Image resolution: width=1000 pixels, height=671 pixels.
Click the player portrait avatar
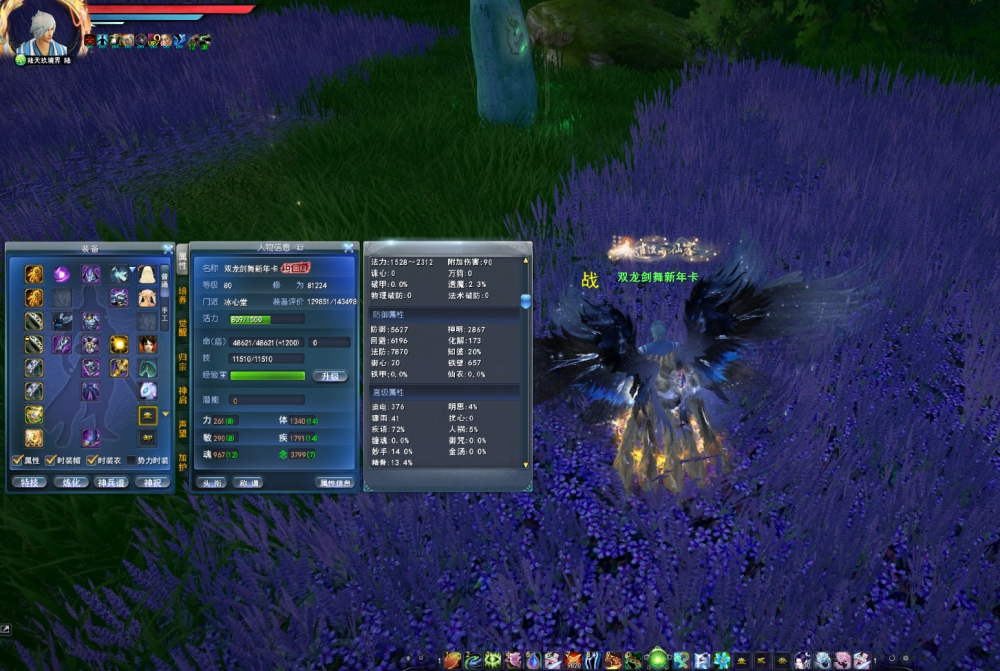coord(42,28)
